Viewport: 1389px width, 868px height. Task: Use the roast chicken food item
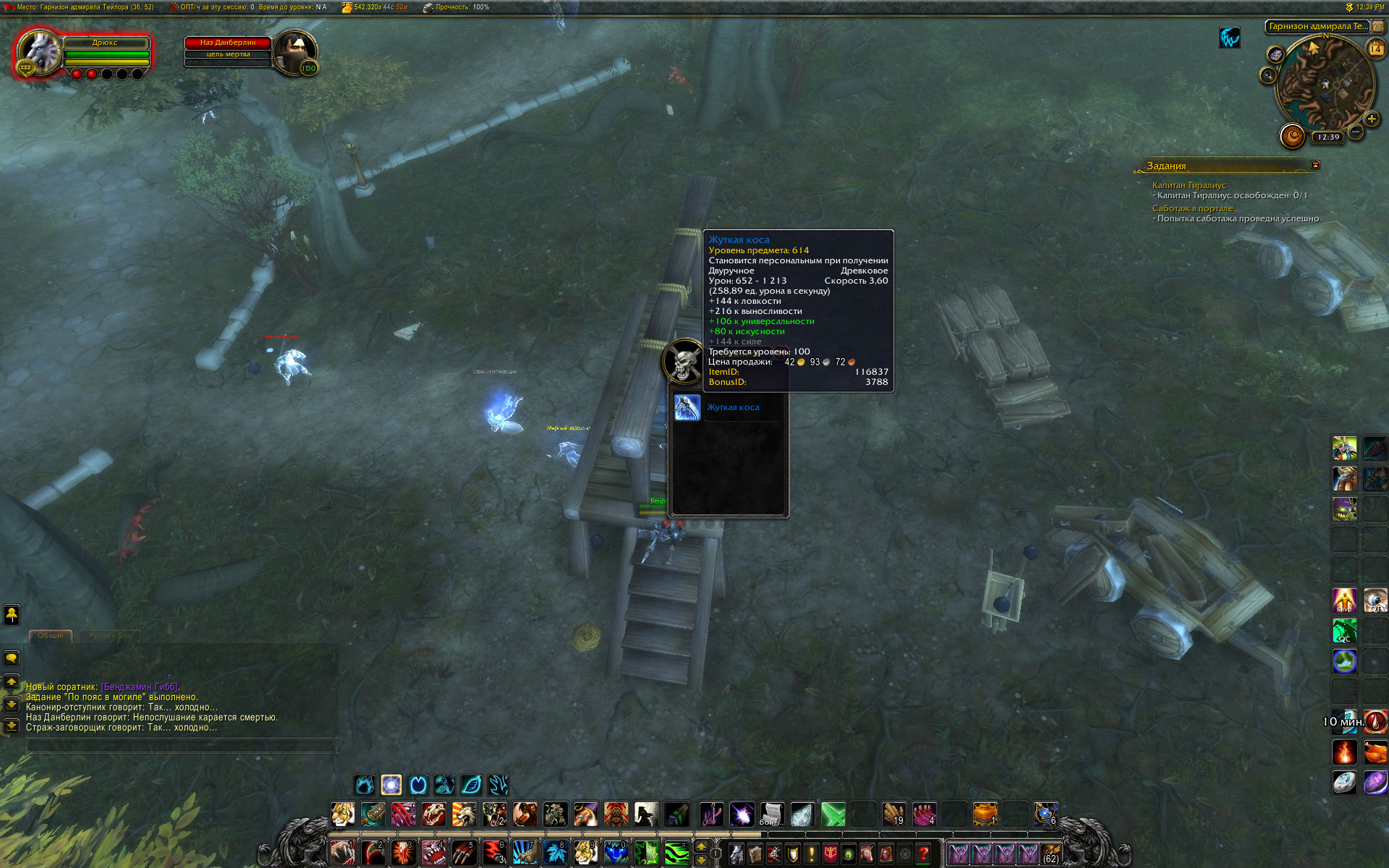[x=1375, y=752]
